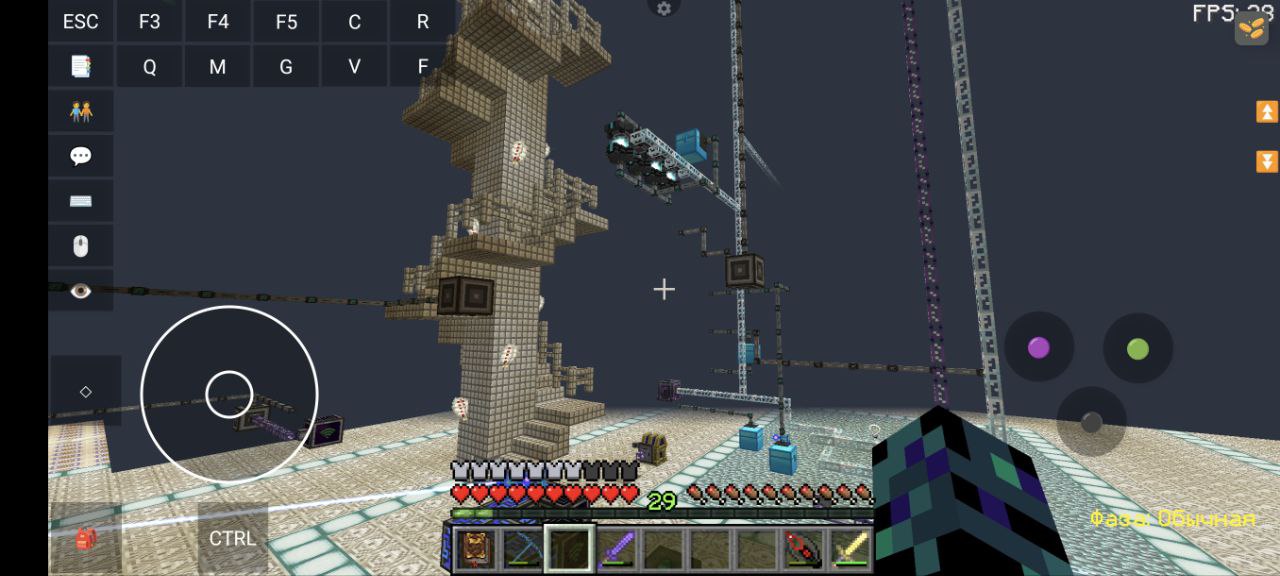Open the two-players icon
Screen dimensions: 1280x576
(x=81, y=111)
